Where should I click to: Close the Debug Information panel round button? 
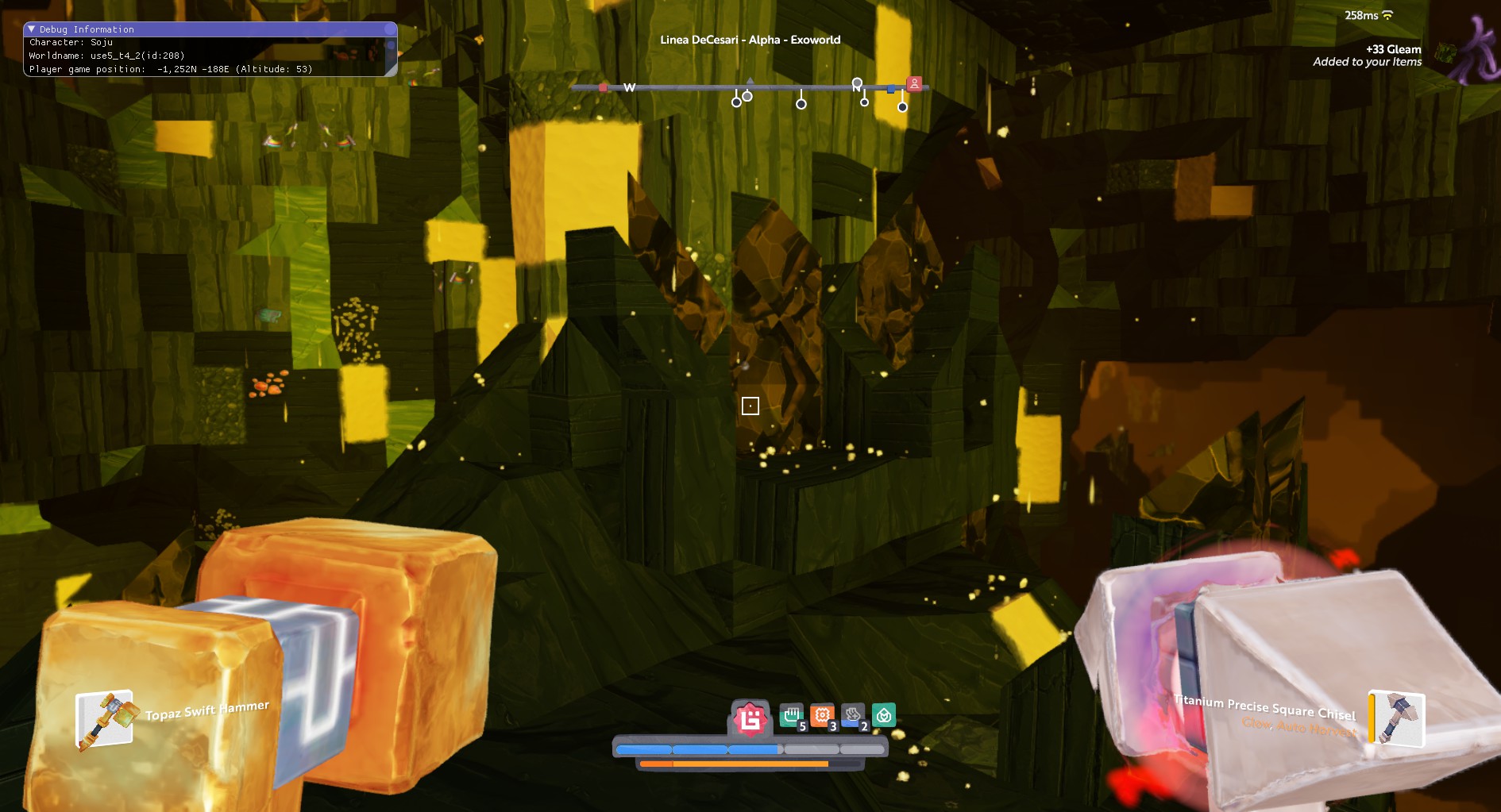point(389,29)
